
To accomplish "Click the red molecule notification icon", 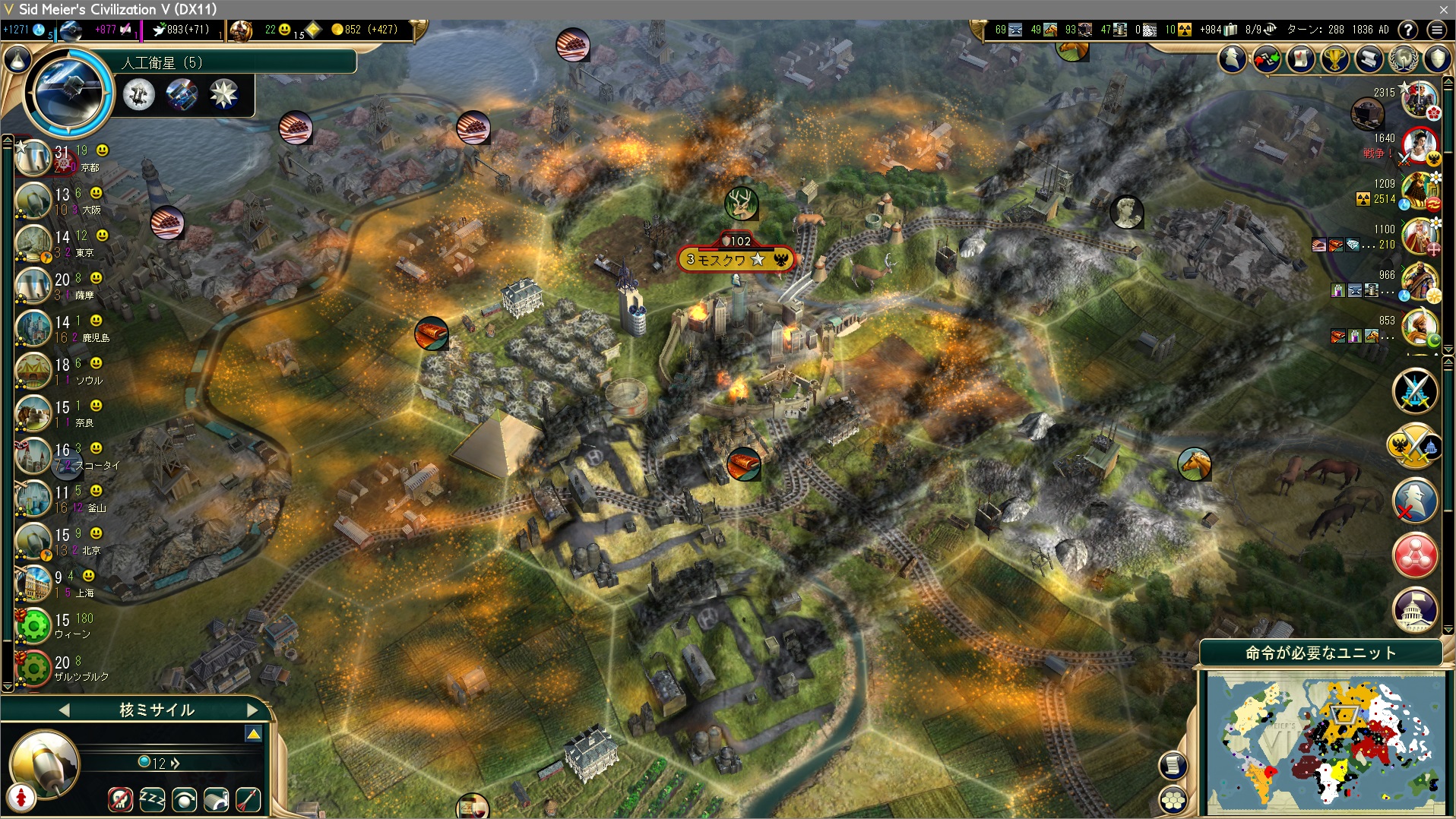I will tap(1415, 555).
